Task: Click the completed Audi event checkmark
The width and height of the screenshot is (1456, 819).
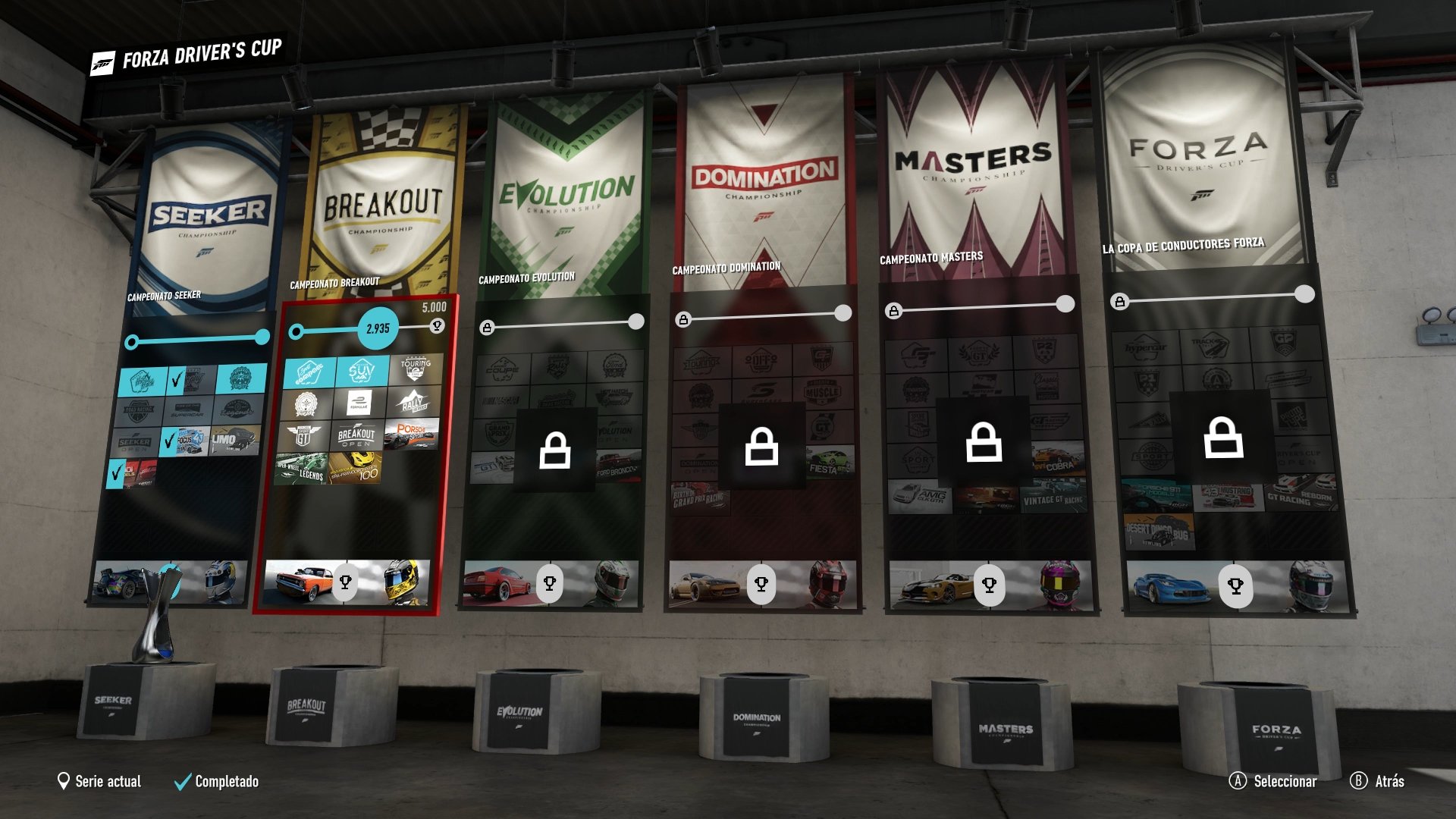Action: pyautogui.click(x=116, y=472)
